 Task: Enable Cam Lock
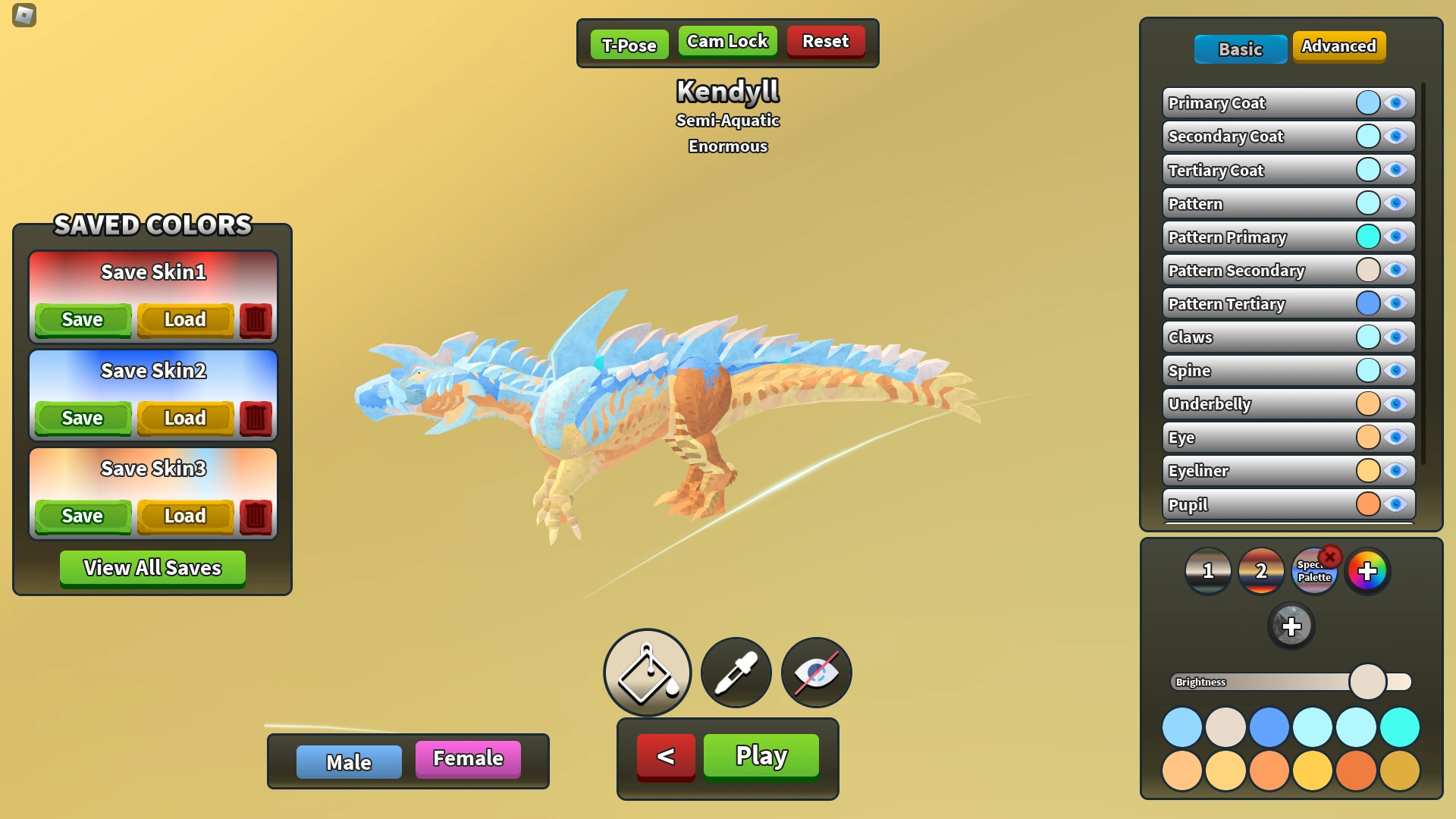(727, 42)
